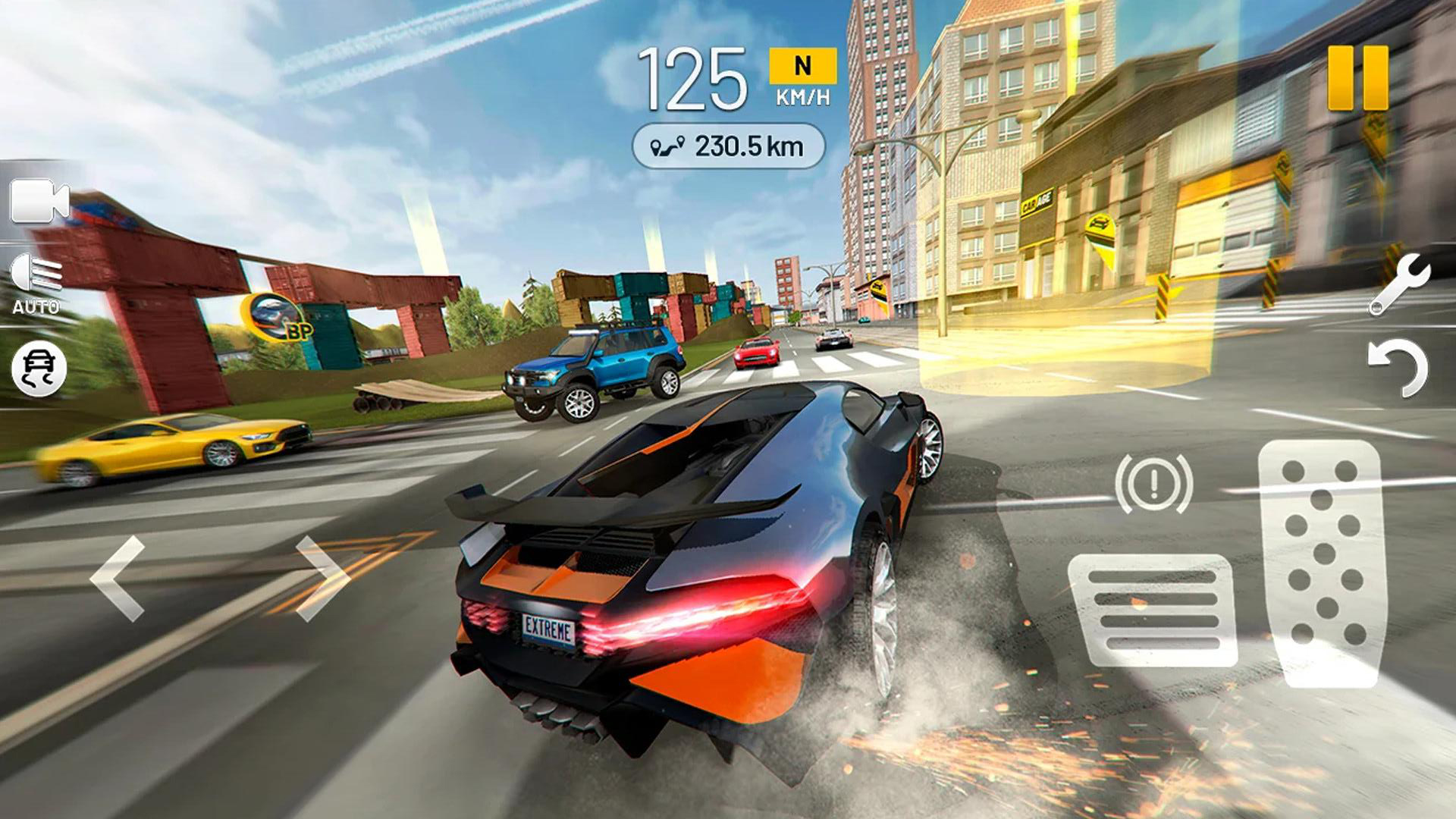Toggle the AUTO headlights button
Viewport: 1456px width, 819px height.
click(x=36, y=284)
